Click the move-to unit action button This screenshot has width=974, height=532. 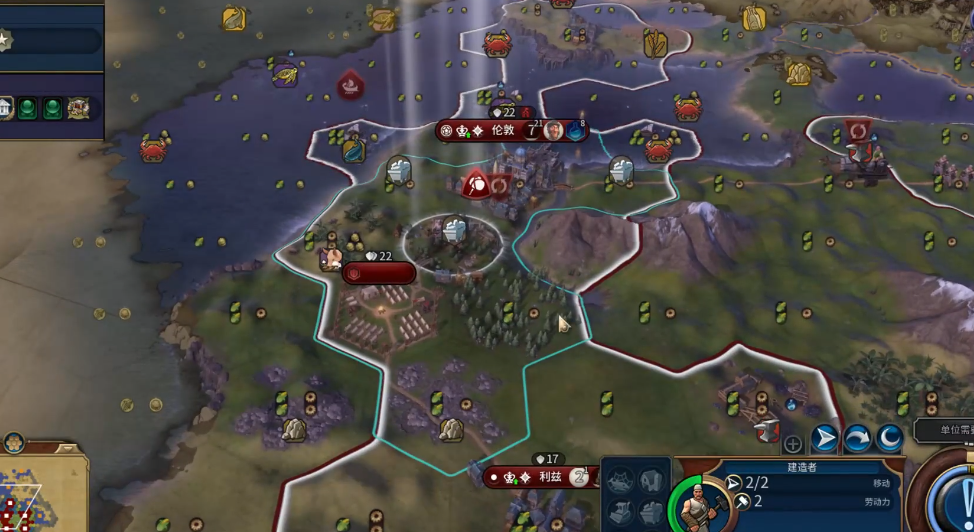tap(824, 438)
